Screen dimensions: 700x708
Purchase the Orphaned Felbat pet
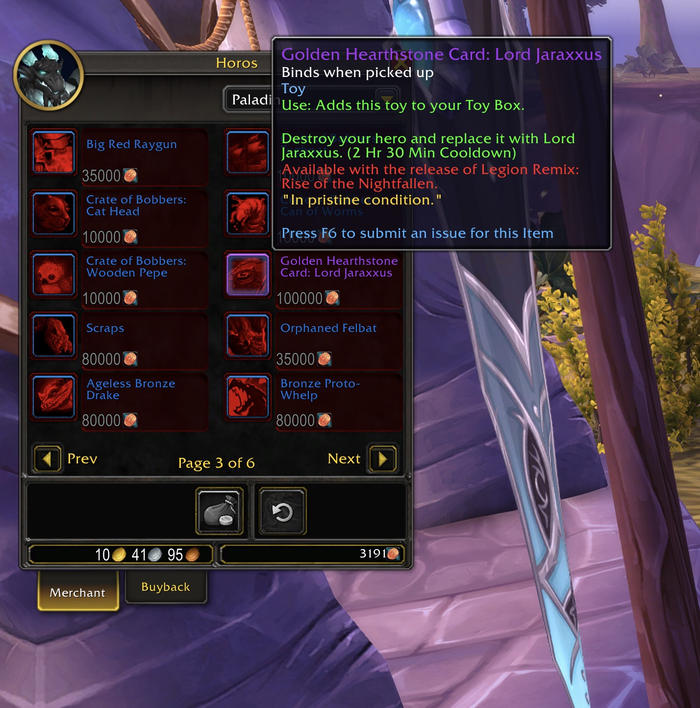pos(246,335)
